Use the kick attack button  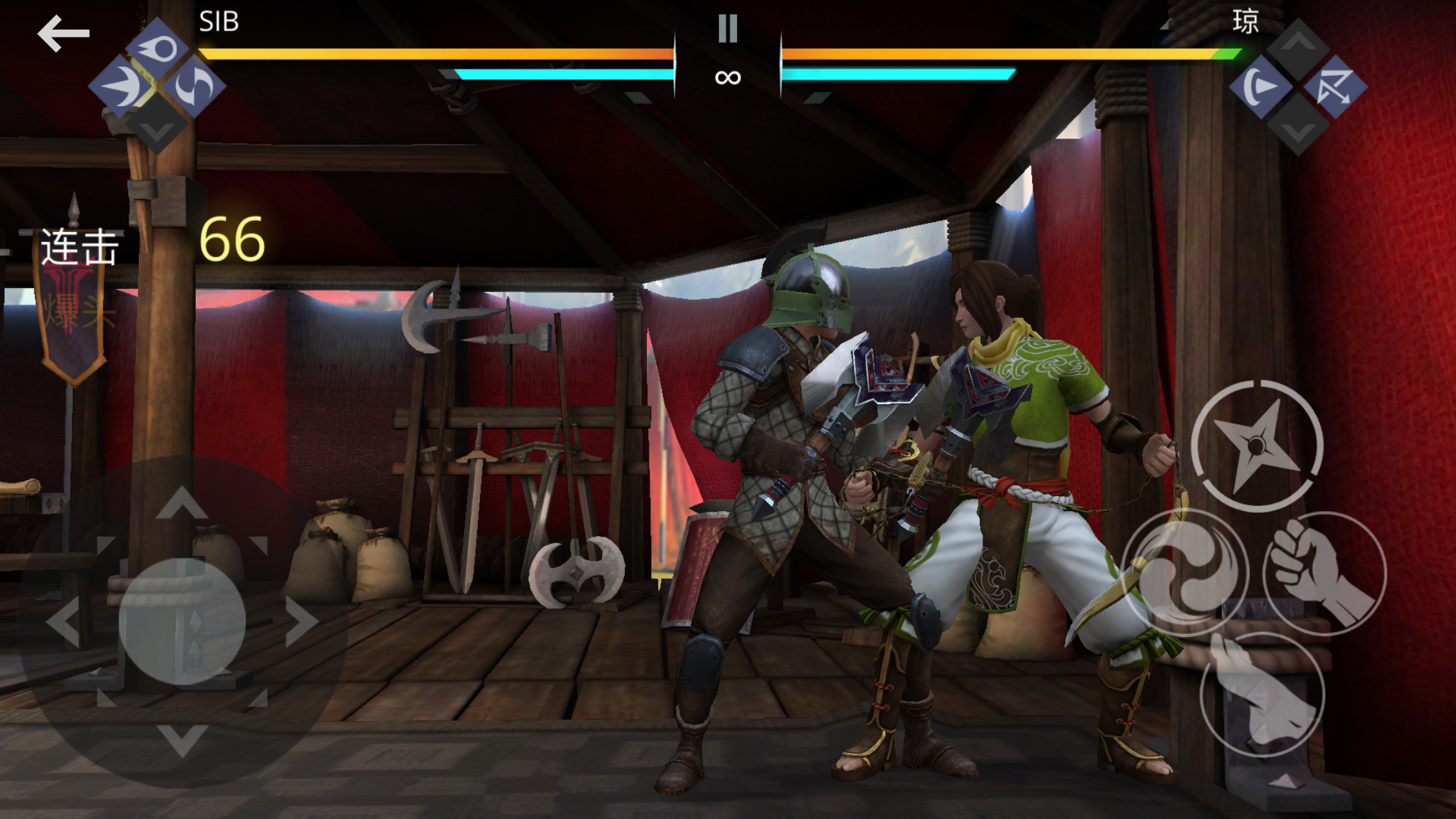tap(1262, 695)
